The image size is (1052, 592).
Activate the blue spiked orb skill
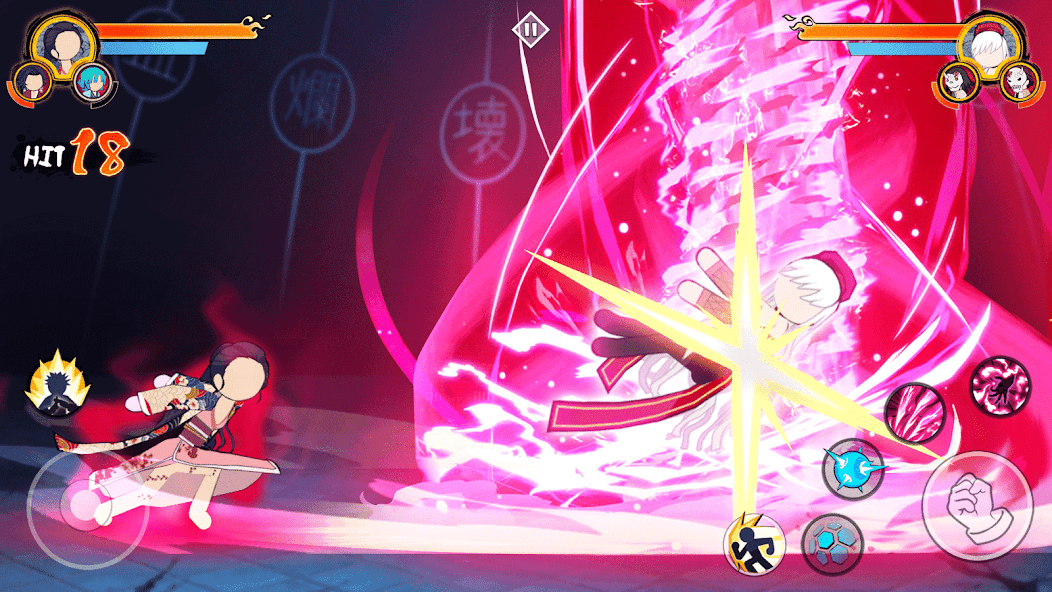tap(852, 467)
